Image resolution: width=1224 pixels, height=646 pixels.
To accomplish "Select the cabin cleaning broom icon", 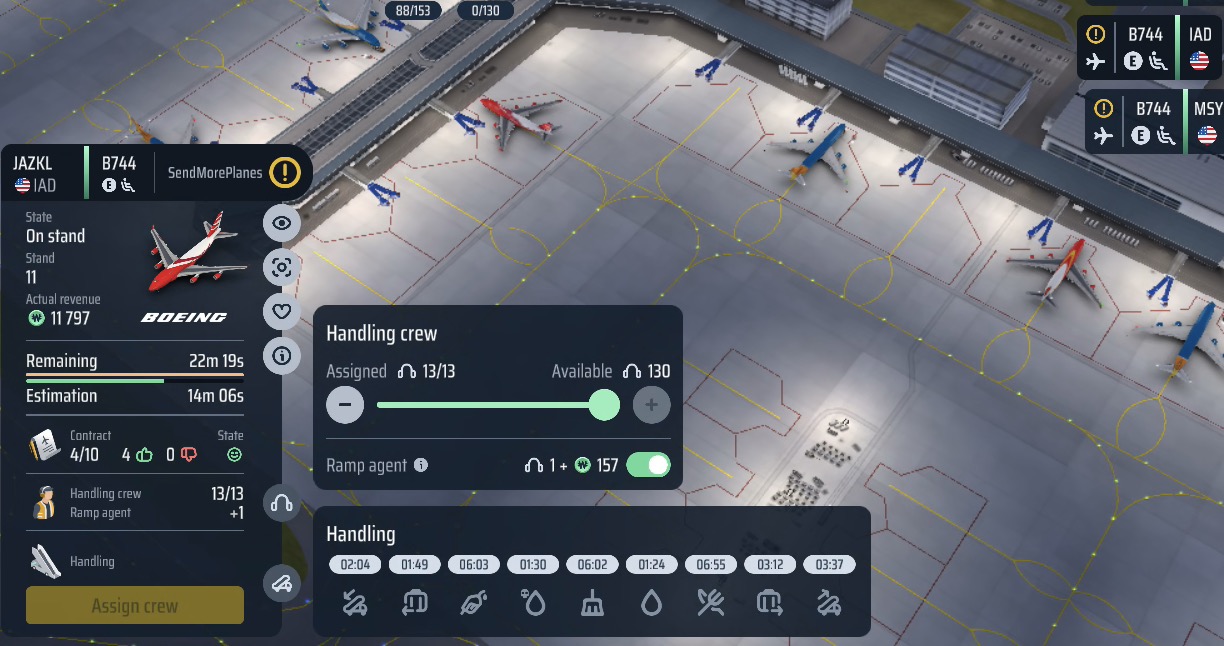I will tap(592, 603).
